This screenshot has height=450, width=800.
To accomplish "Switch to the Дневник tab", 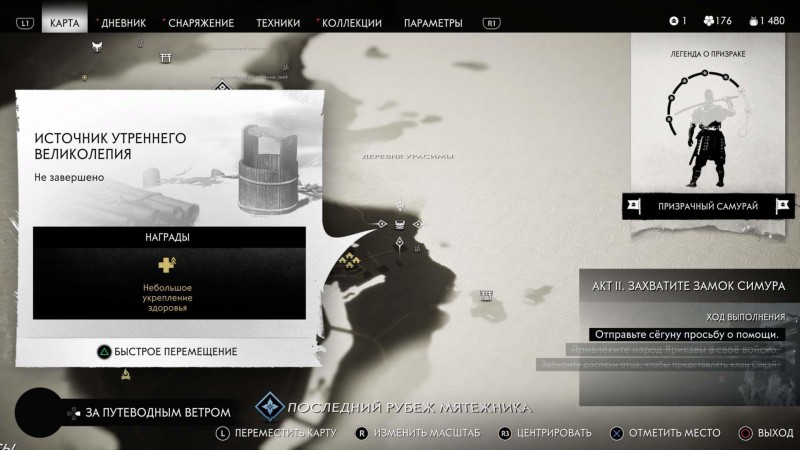I will coord(123,23).
